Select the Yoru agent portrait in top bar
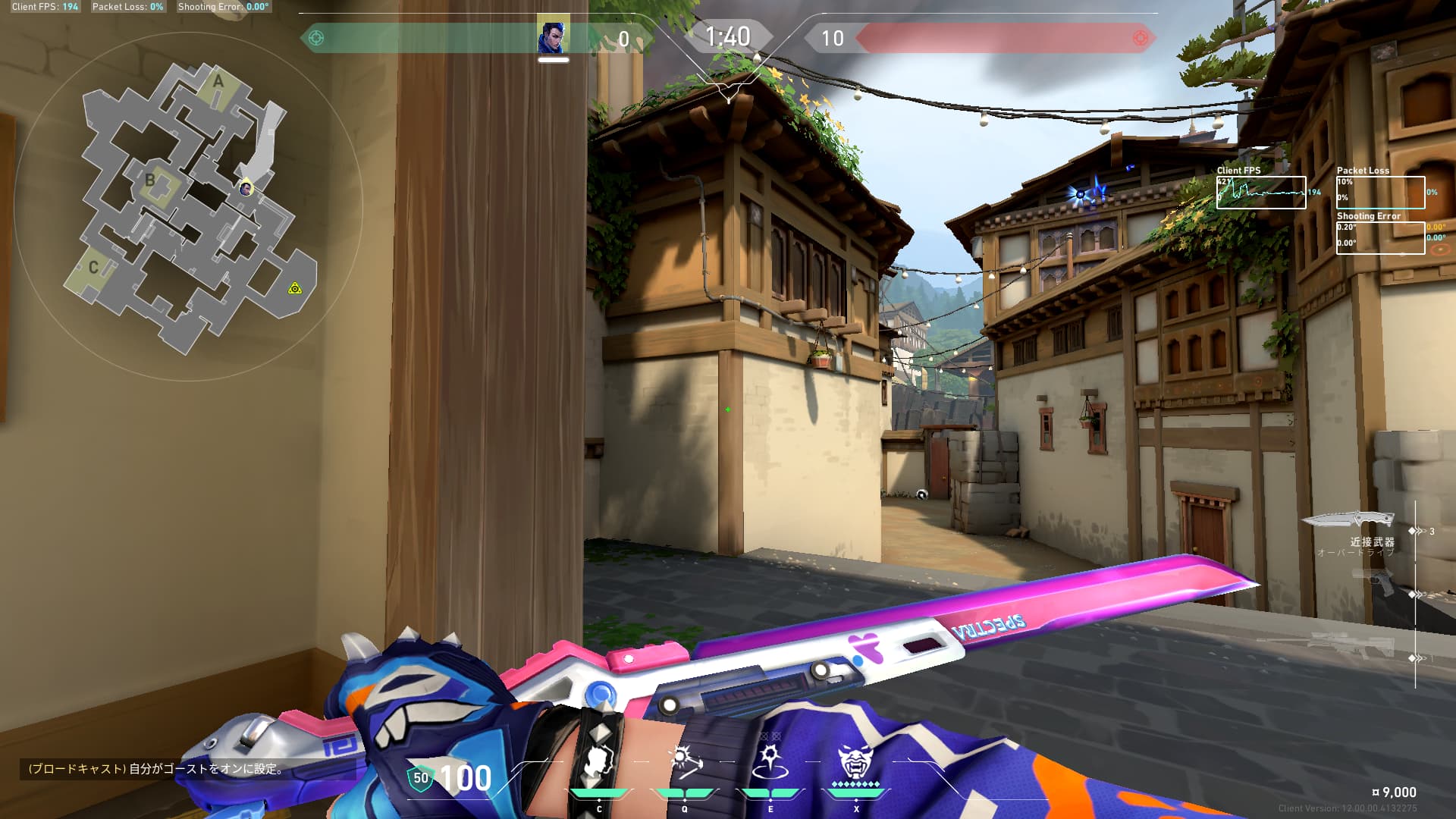Screen dimensions: 1456x819 (553, 36)
